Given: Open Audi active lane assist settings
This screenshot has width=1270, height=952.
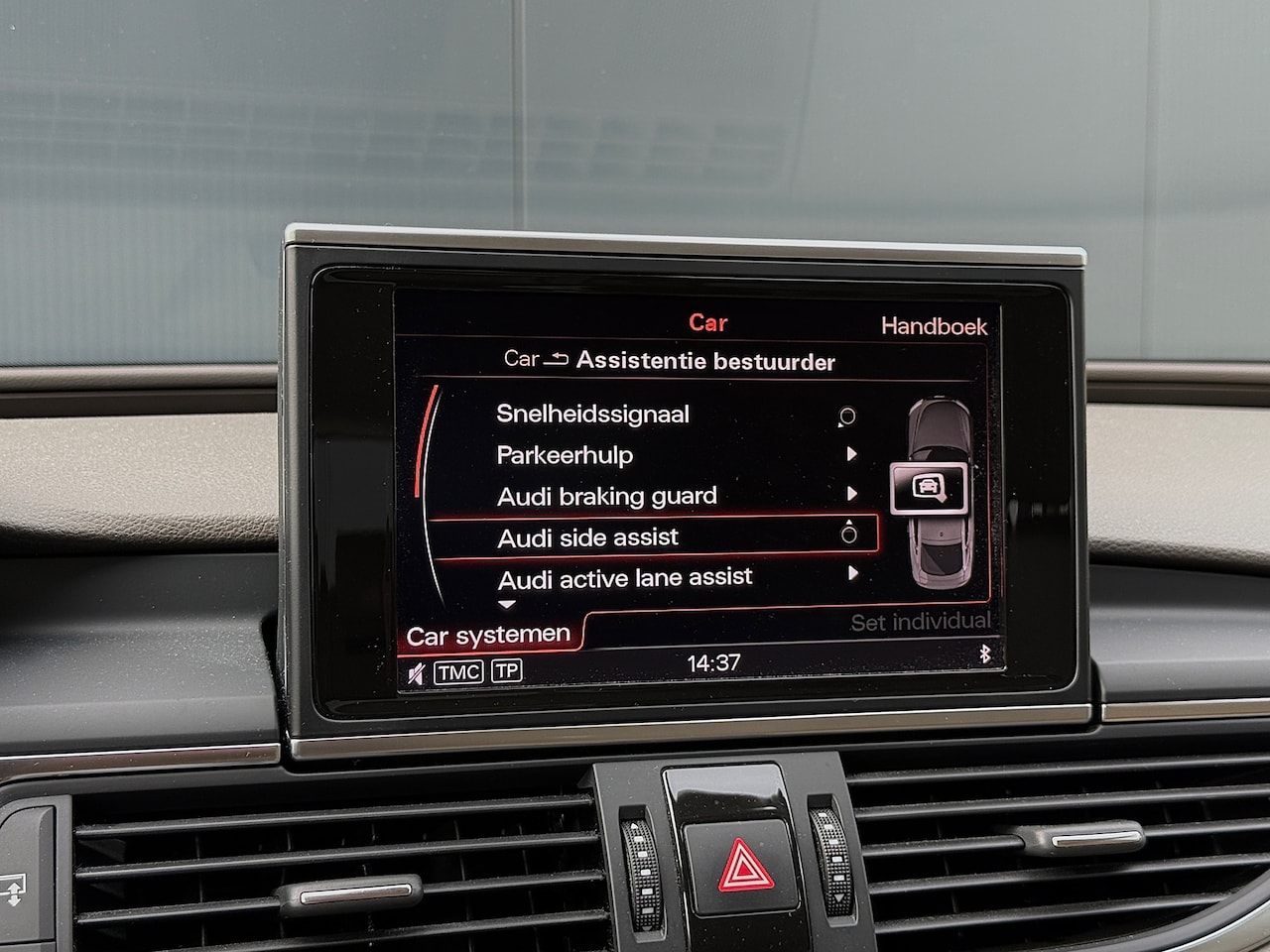Looking at the screenshot, I should pos(625,577).
